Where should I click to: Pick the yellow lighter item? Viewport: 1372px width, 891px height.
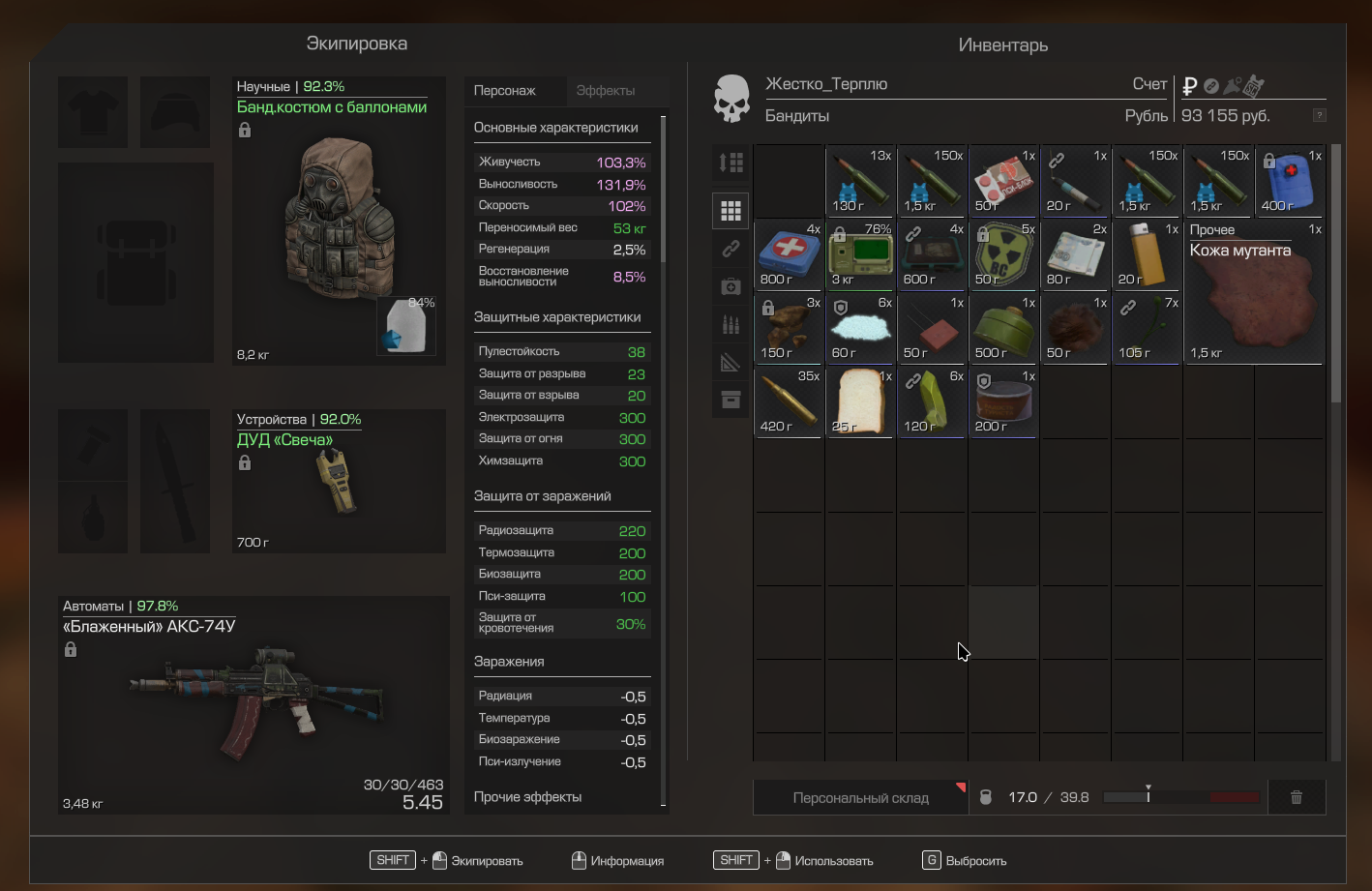click(x=1147, y=255)
